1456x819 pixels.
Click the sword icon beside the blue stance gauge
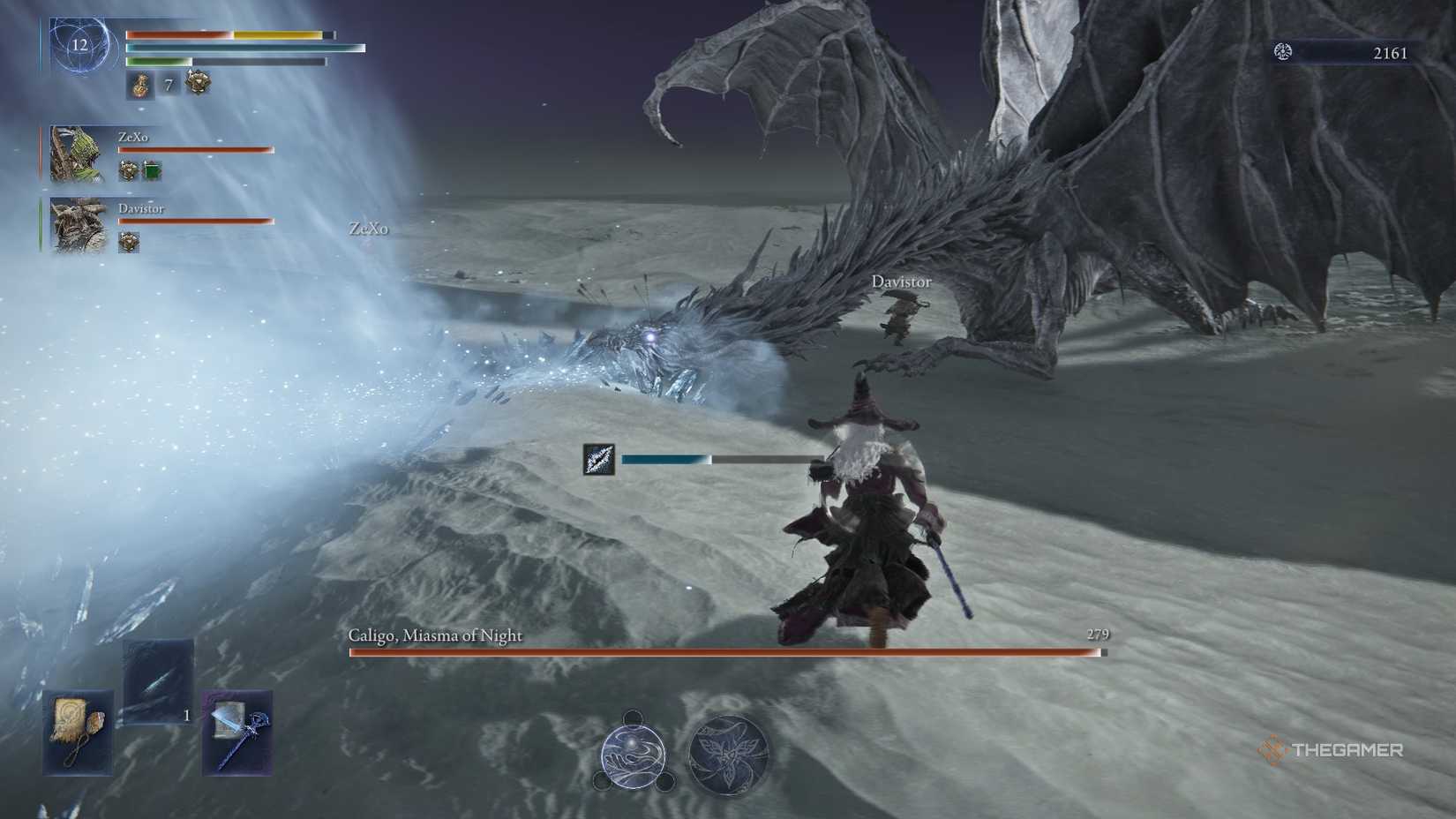pyautogui.click(x=598, y=460)
